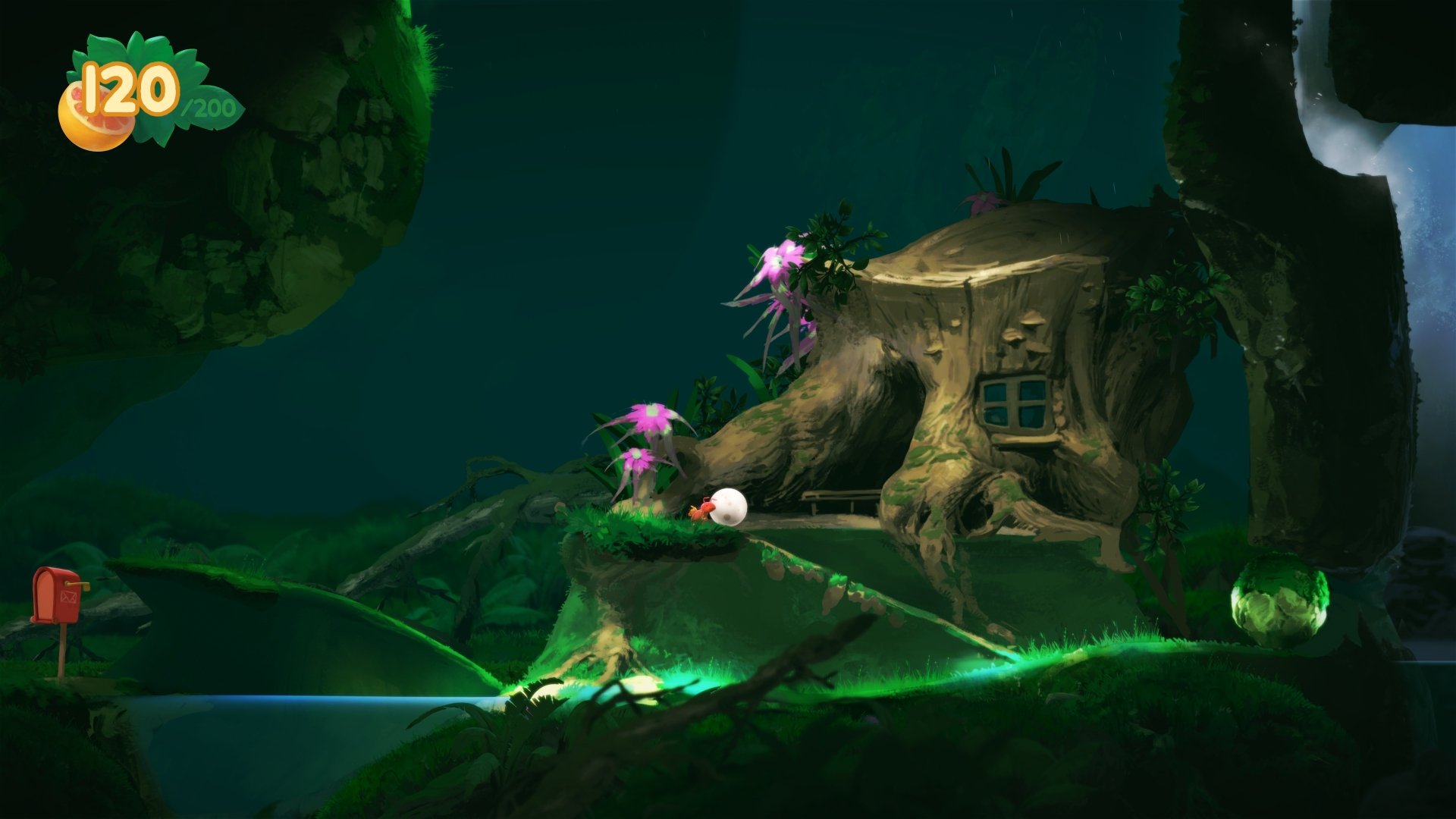The width and height of the screenshot is (1456, 819).
Task: Click the white ball Yoku is pushing
Action: pos(728,507)
